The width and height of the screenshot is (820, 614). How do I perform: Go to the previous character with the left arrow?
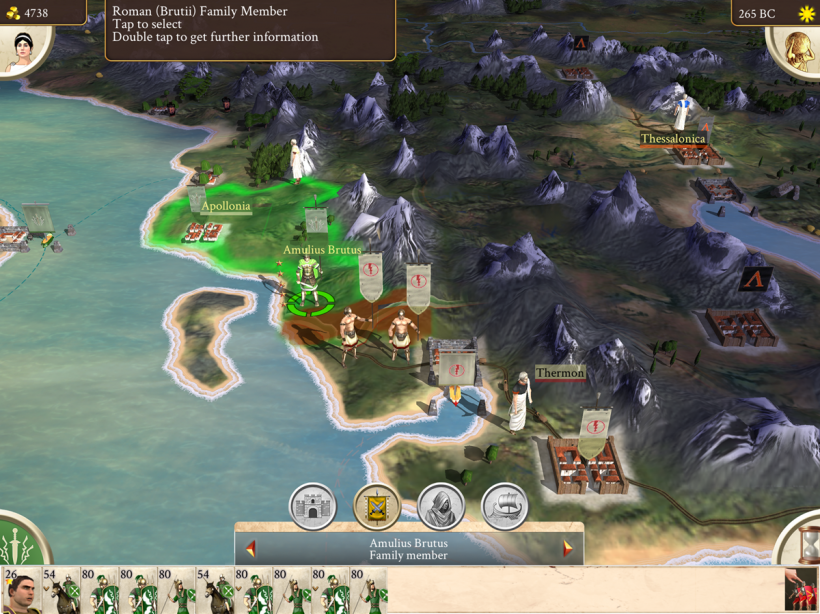pyautogui.click(x=251, y=549)
